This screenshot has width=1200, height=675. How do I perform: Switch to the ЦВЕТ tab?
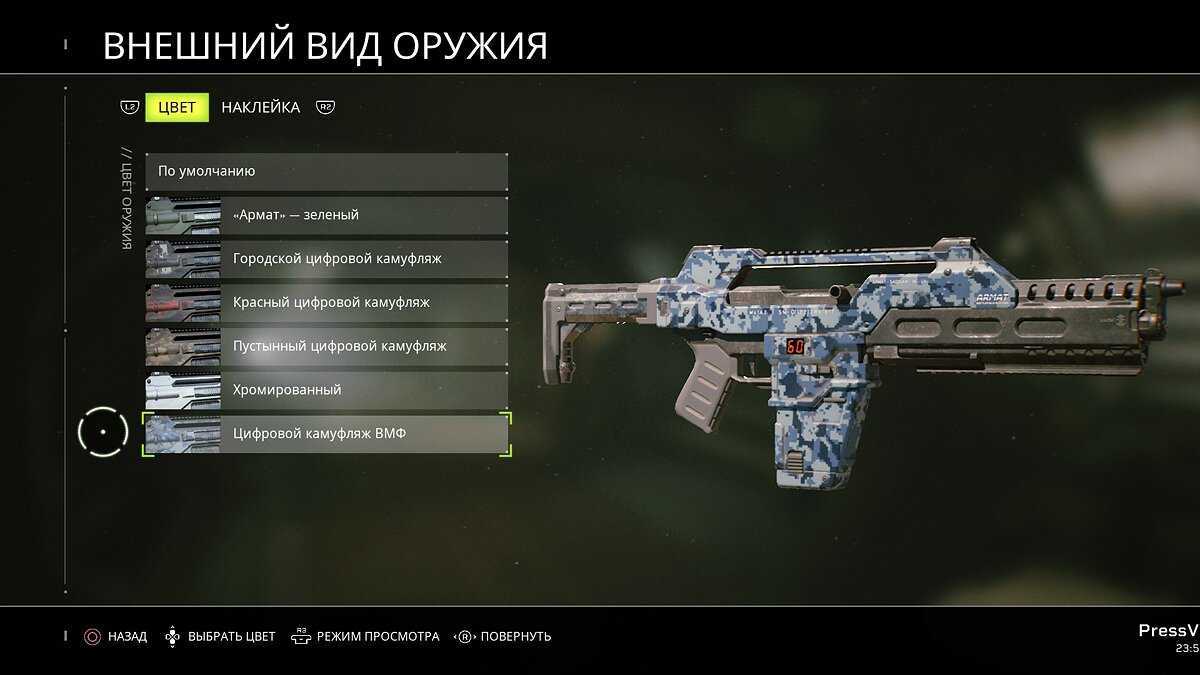tap(177, 108)
